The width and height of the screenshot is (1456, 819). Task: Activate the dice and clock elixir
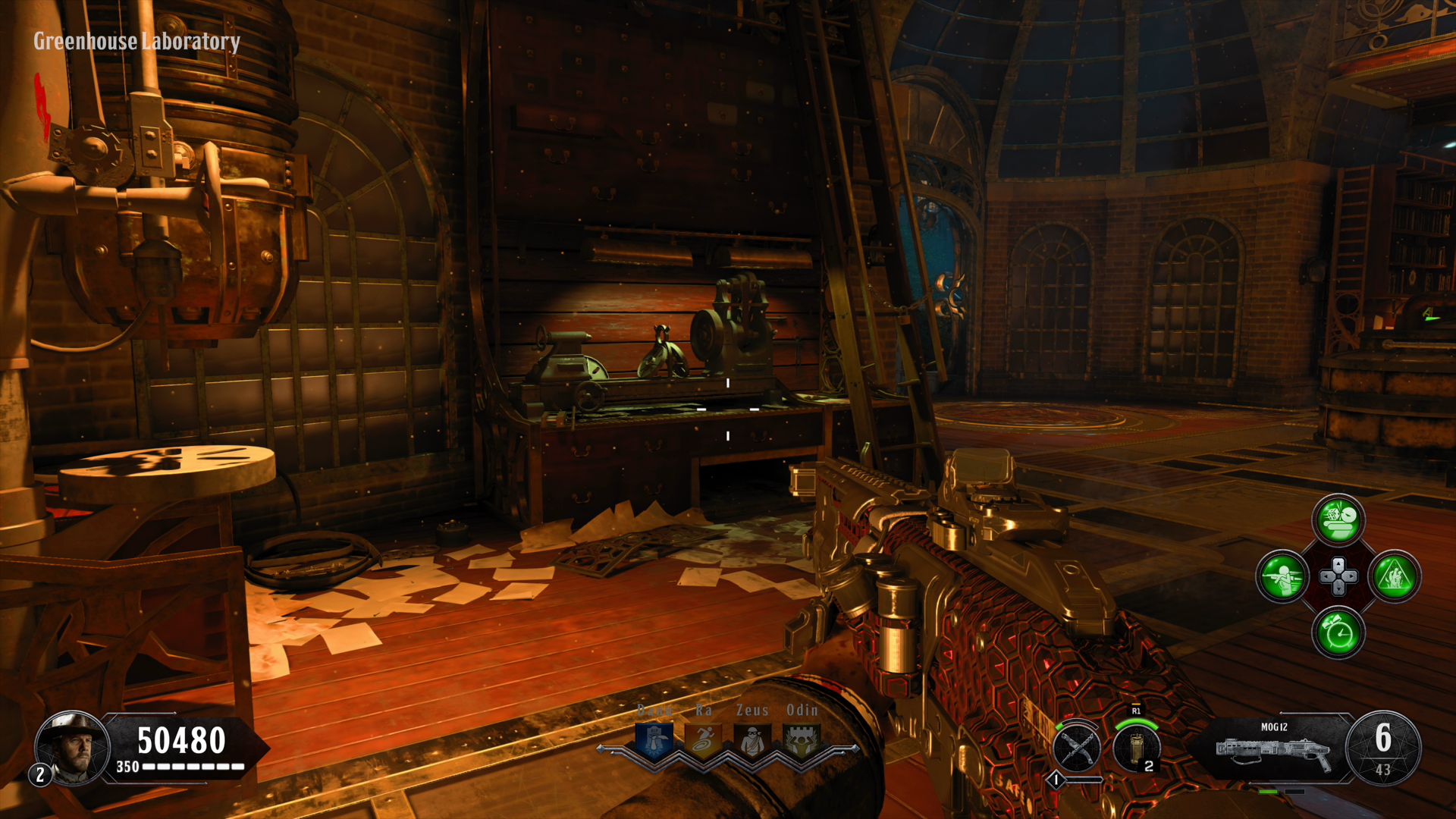click(1338, 520)
